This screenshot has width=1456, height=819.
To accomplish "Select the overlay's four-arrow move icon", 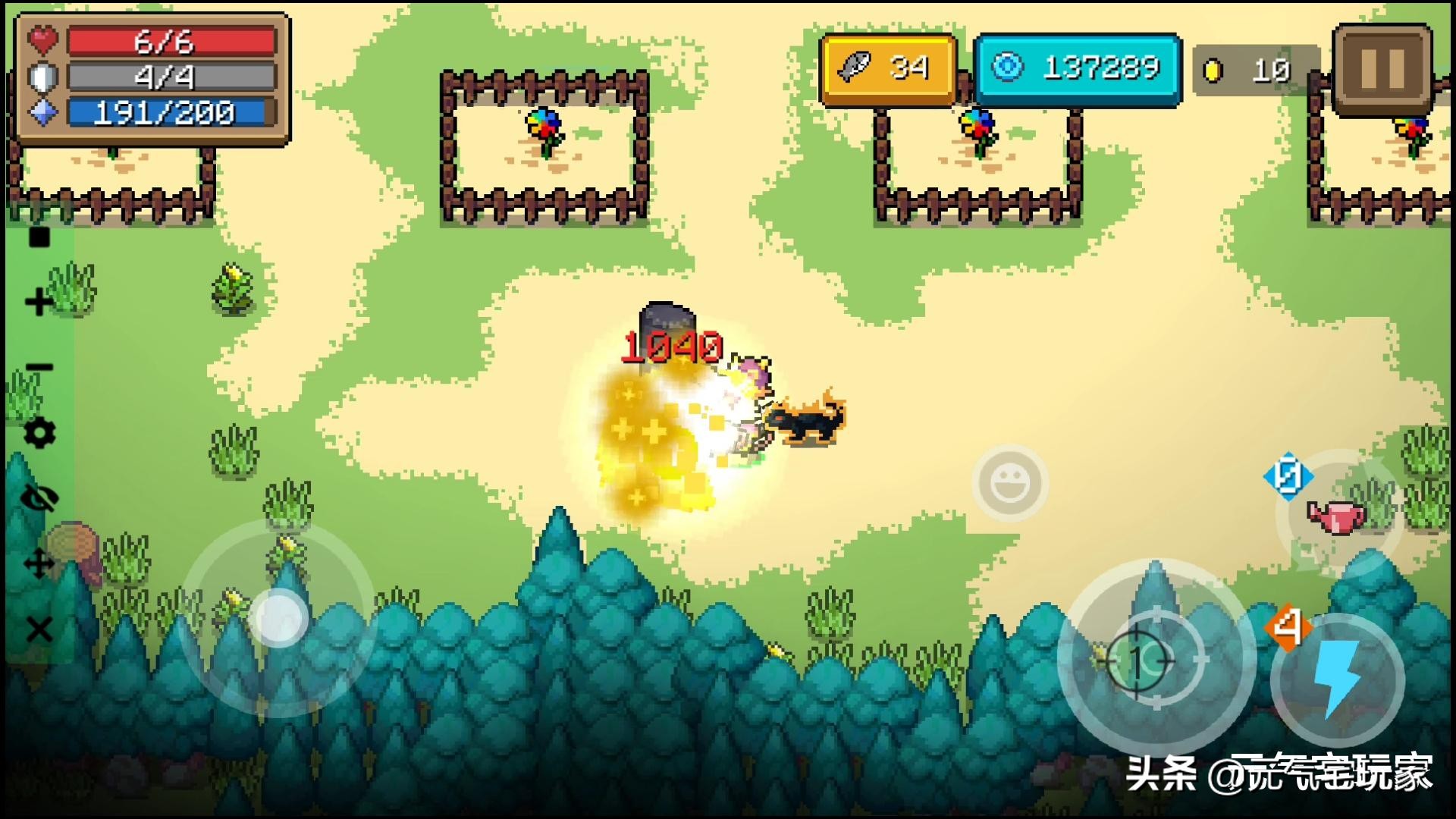I will (x=39, y=564).
